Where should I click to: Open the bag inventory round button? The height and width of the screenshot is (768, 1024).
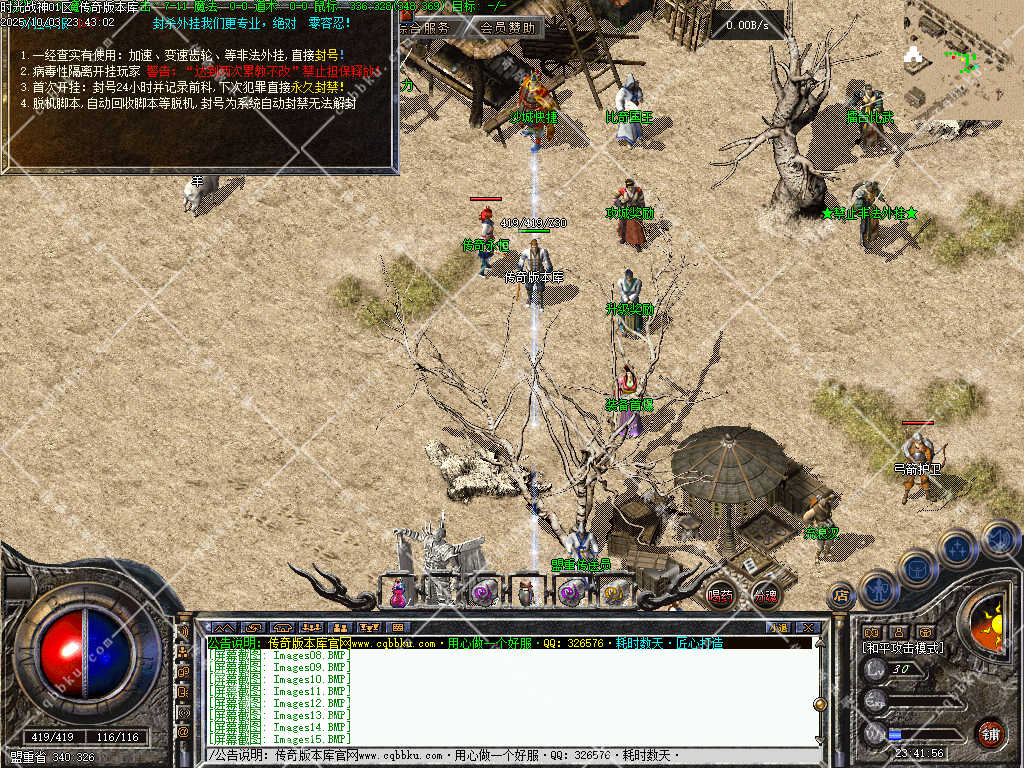pyautogui.click(x=917, y=568)
